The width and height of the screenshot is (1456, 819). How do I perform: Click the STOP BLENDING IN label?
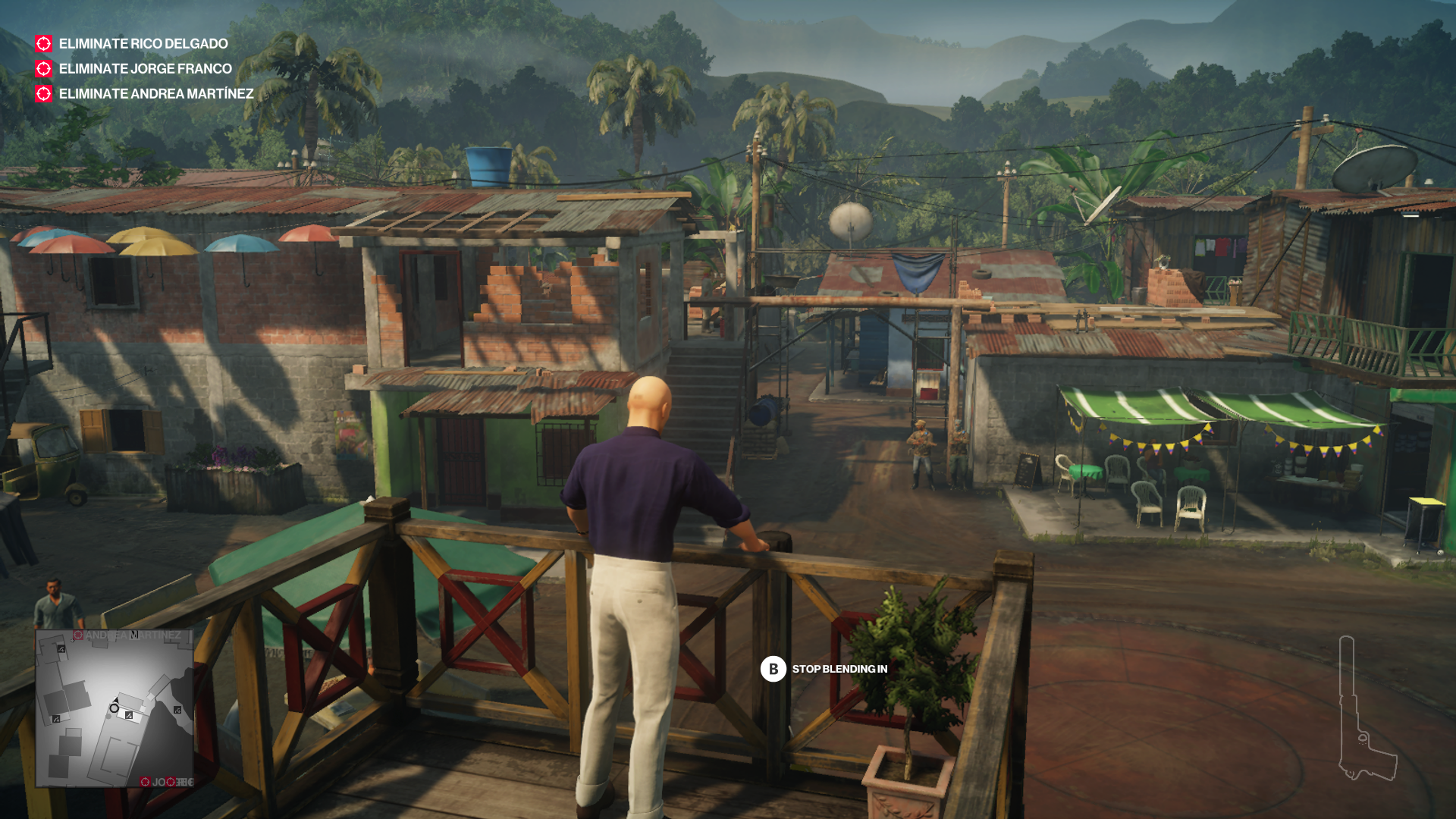(x=838, y=670)
